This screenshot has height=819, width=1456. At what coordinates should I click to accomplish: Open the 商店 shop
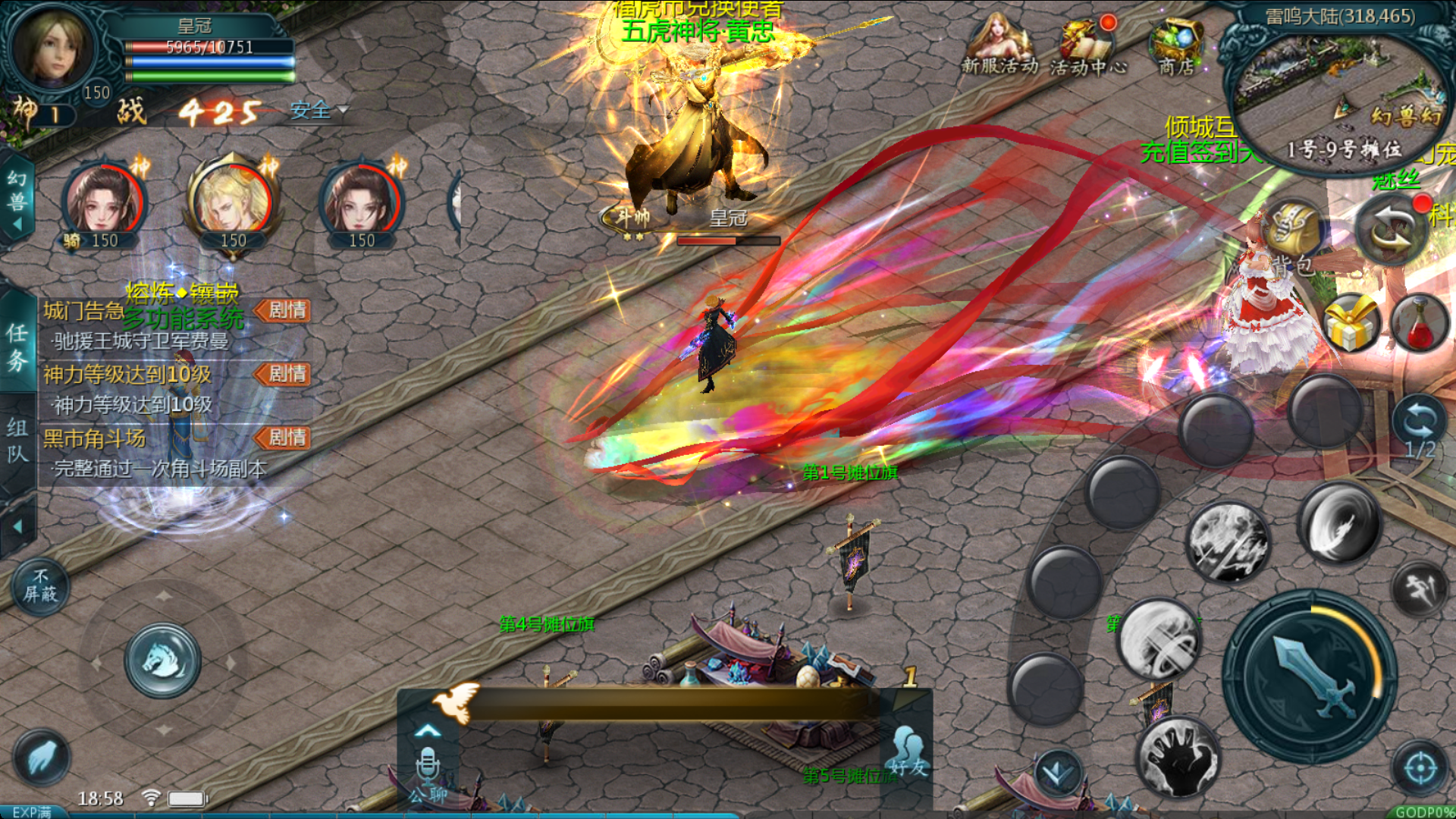(x=1175, y=47)
